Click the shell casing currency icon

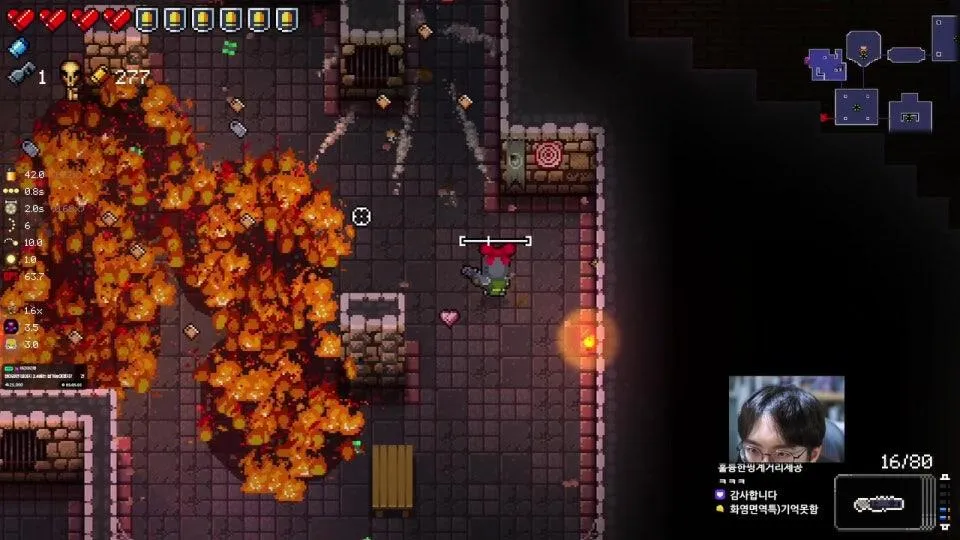click(101, 76)
